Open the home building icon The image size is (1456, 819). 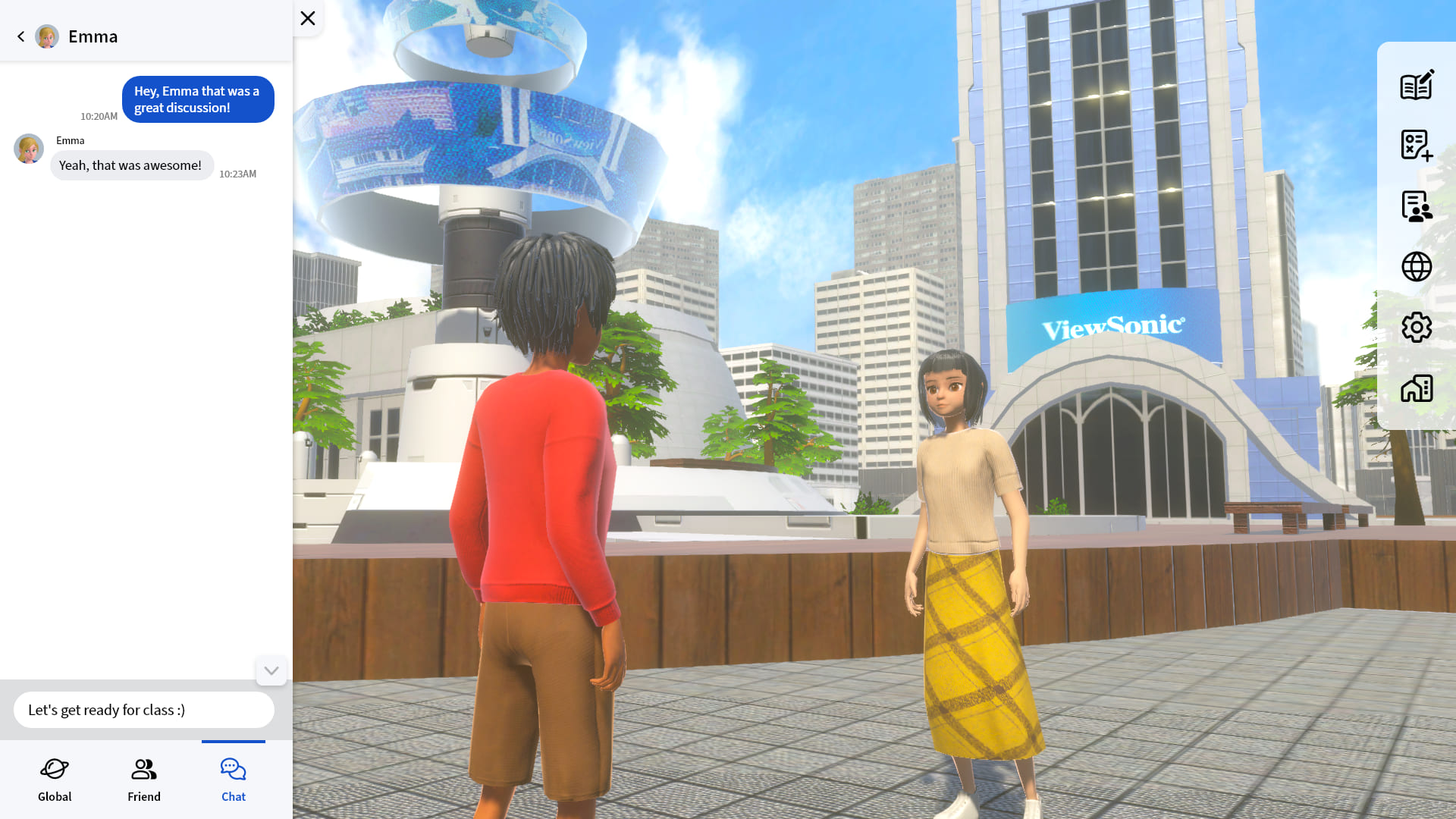pos(1416,388)
